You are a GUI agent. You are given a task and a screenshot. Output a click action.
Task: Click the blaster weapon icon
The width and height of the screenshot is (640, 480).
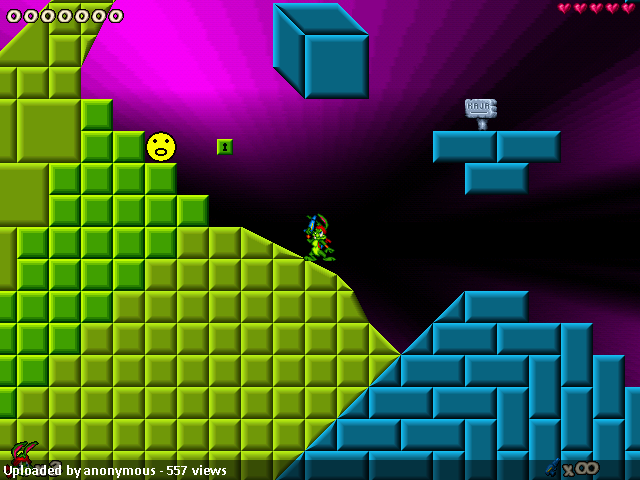(x=553, y=467)
